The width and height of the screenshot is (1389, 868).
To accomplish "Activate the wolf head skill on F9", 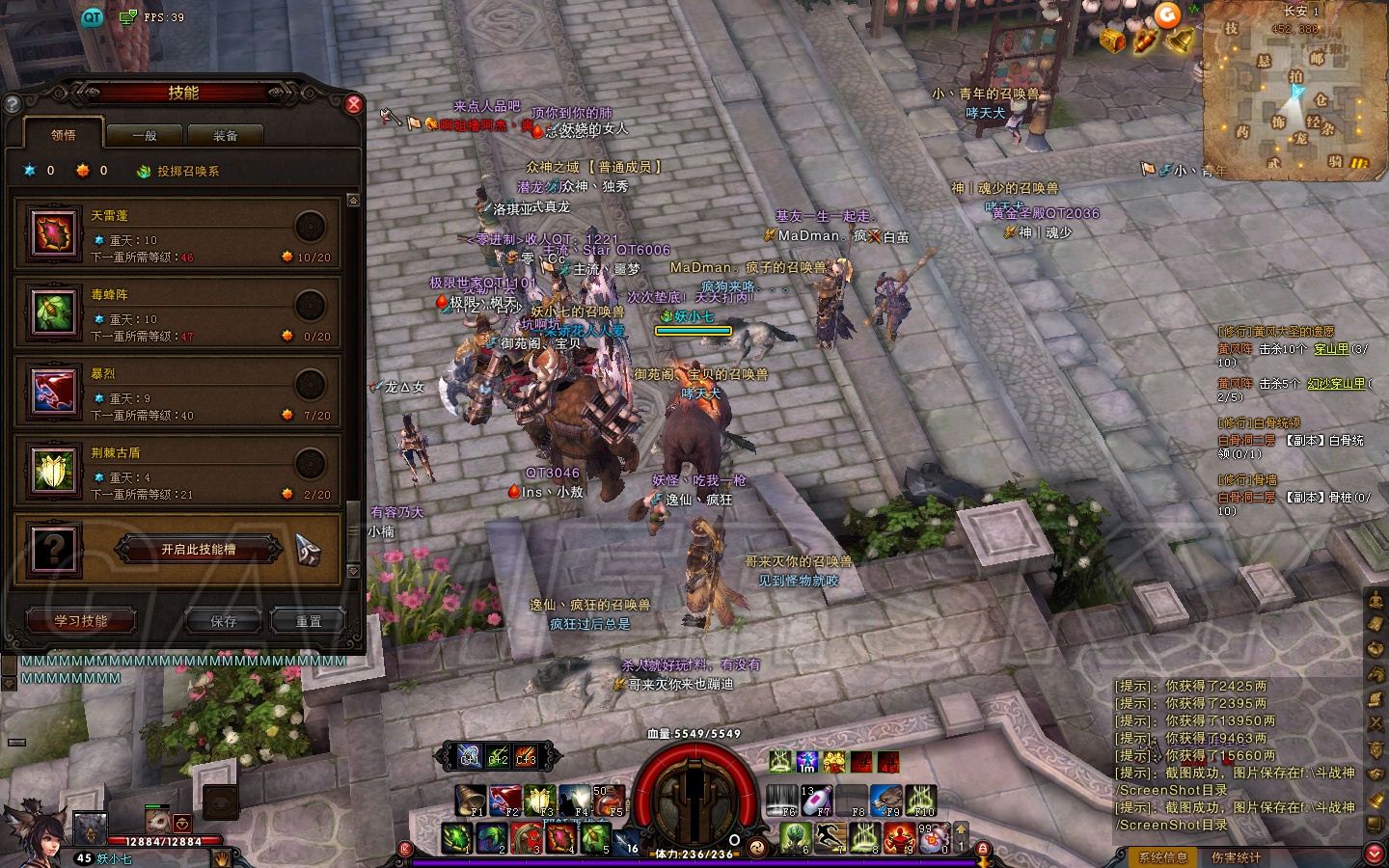I will tap(886, 800).
